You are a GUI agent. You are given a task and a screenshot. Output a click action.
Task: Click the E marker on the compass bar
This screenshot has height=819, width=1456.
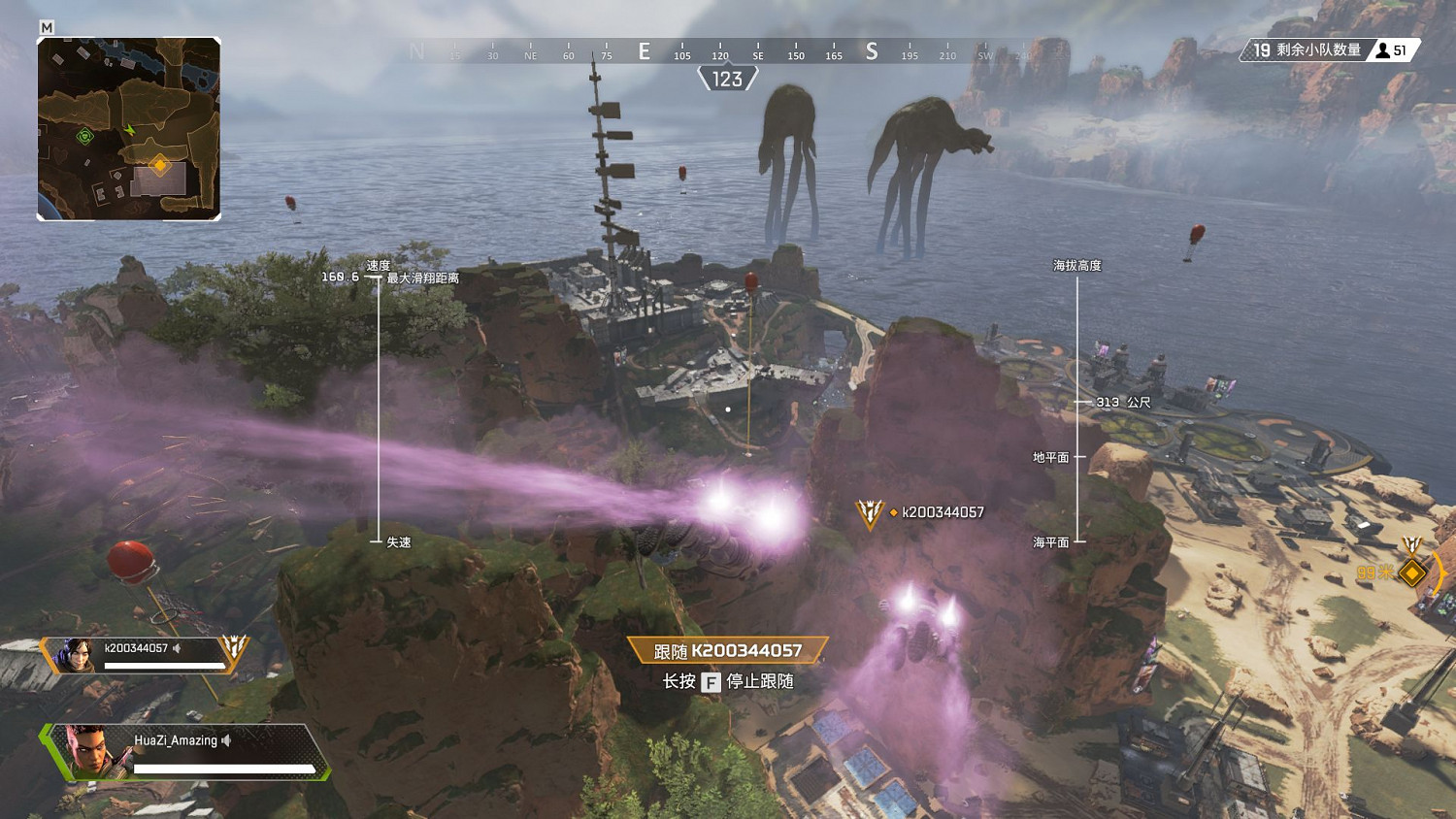643,53
